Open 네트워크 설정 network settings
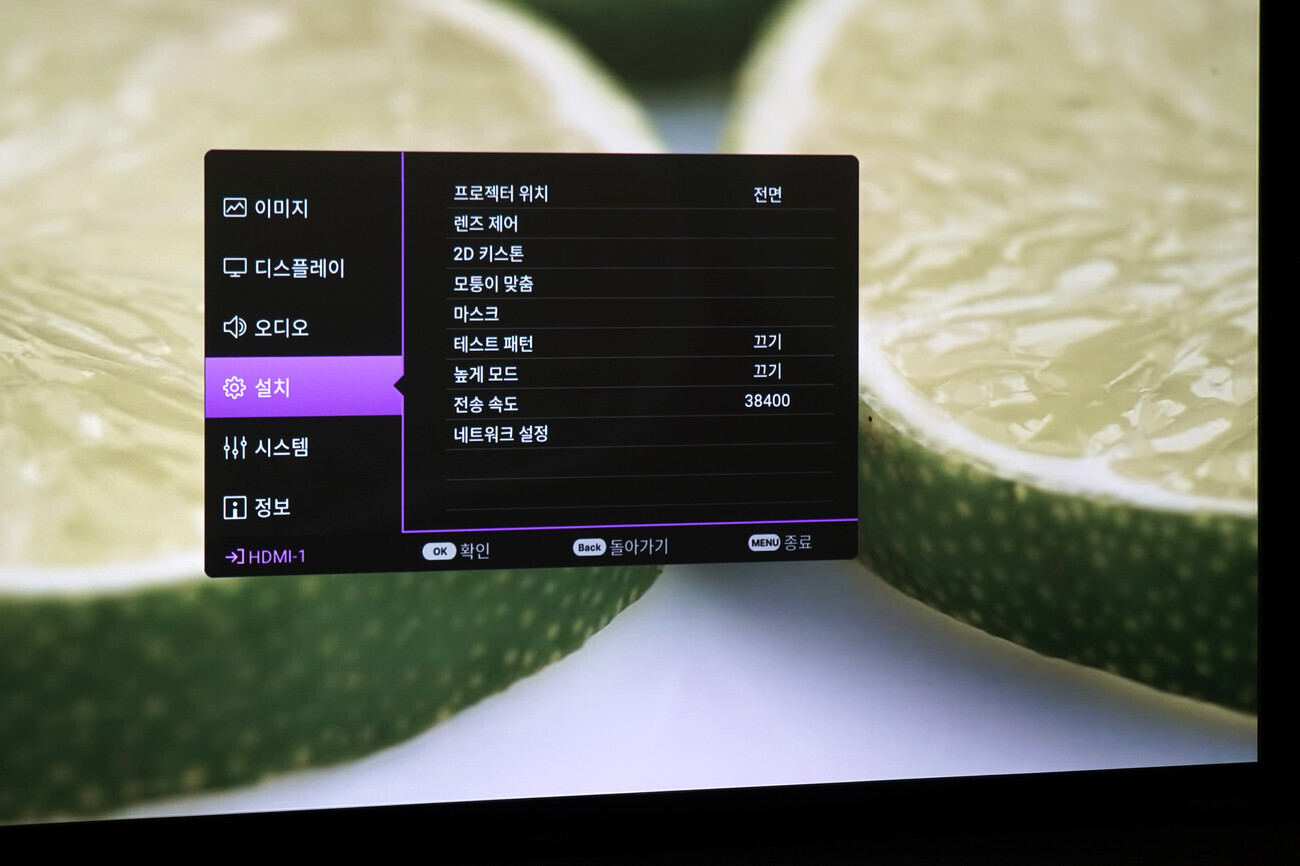1300x866 pixels. pyautogui.click(x=499, y=434)
